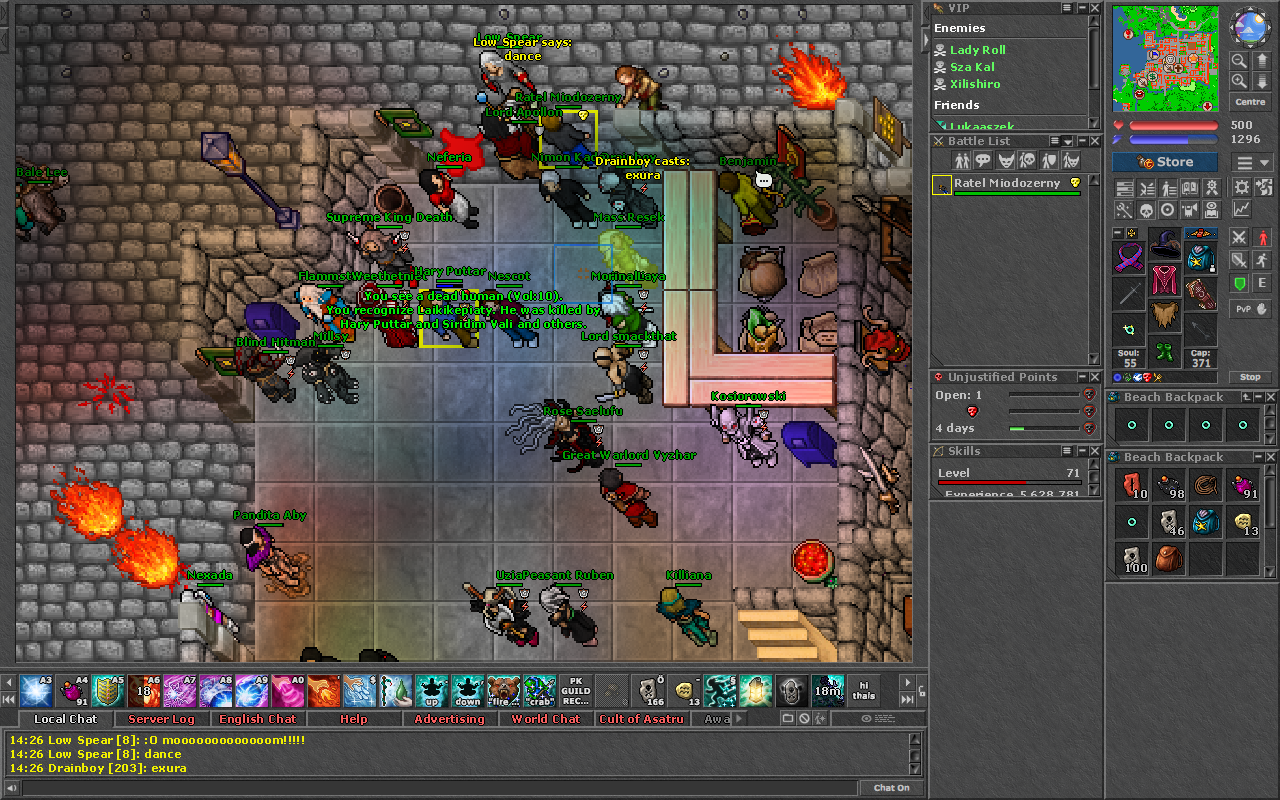Click the Stop button
The width and height of the screenshot is (1280, 800).
(x=1250, y=377)
